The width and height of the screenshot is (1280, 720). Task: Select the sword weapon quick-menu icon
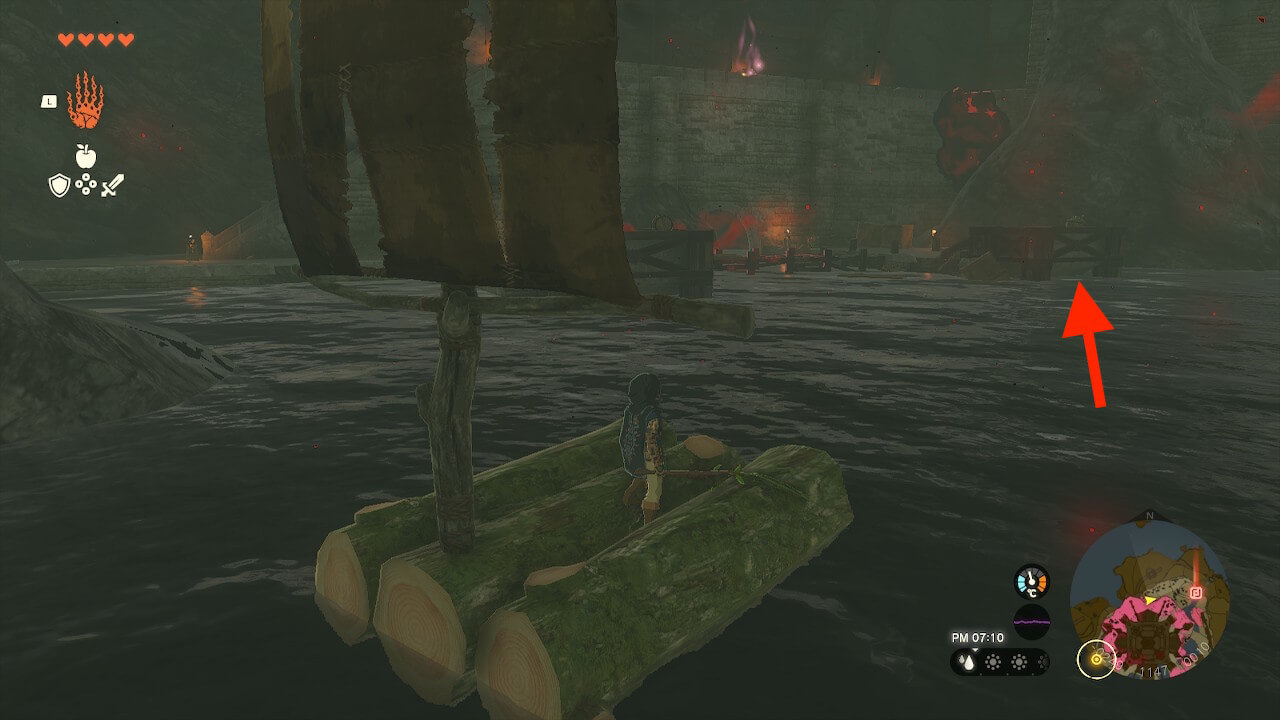[x=112, y=185]
